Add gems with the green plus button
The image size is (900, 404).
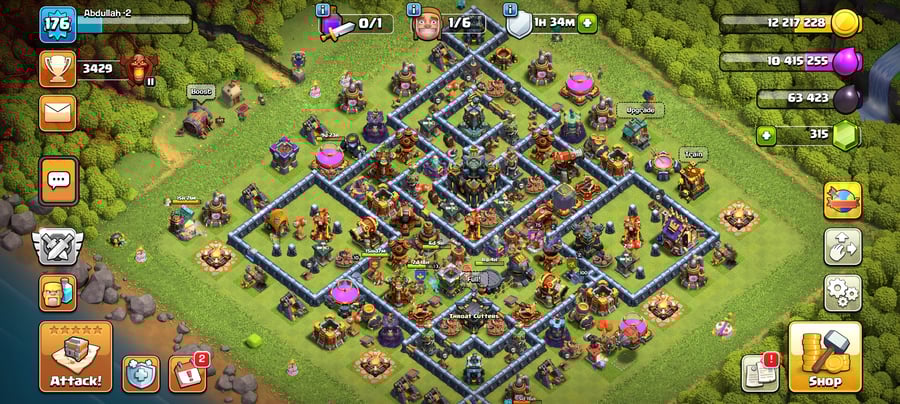[x=767, y=135]
